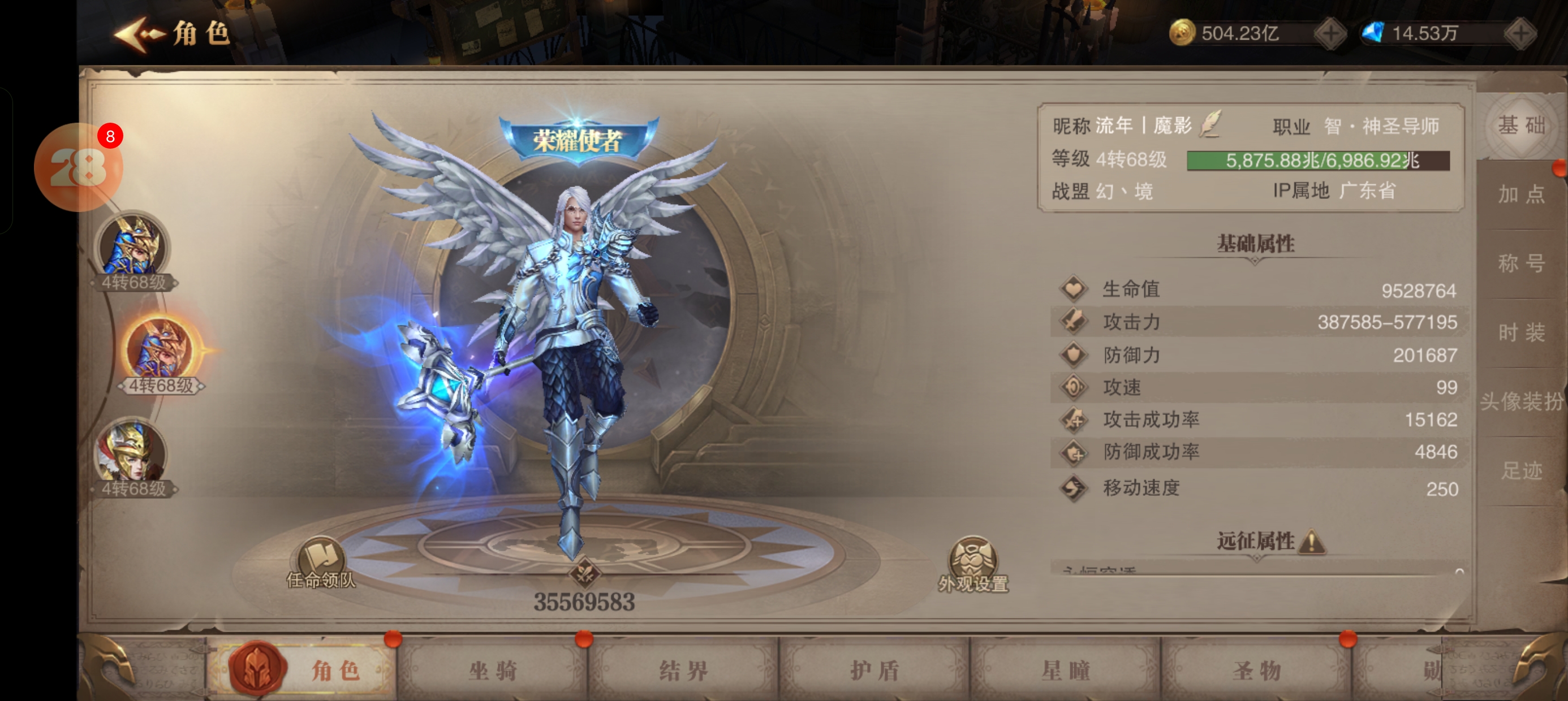1568x701 pixels.
Task: Open the 圣物 bottom tab
Action: (x=1257, y=670)
